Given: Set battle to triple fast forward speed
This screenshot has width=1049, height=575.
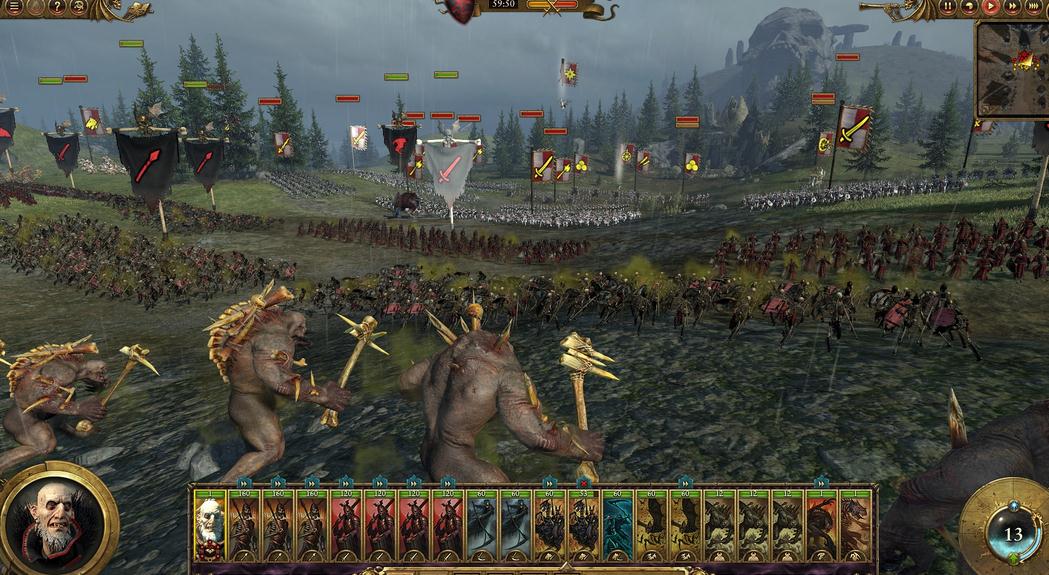Looking at the screenshot, I should (1034, 7).
